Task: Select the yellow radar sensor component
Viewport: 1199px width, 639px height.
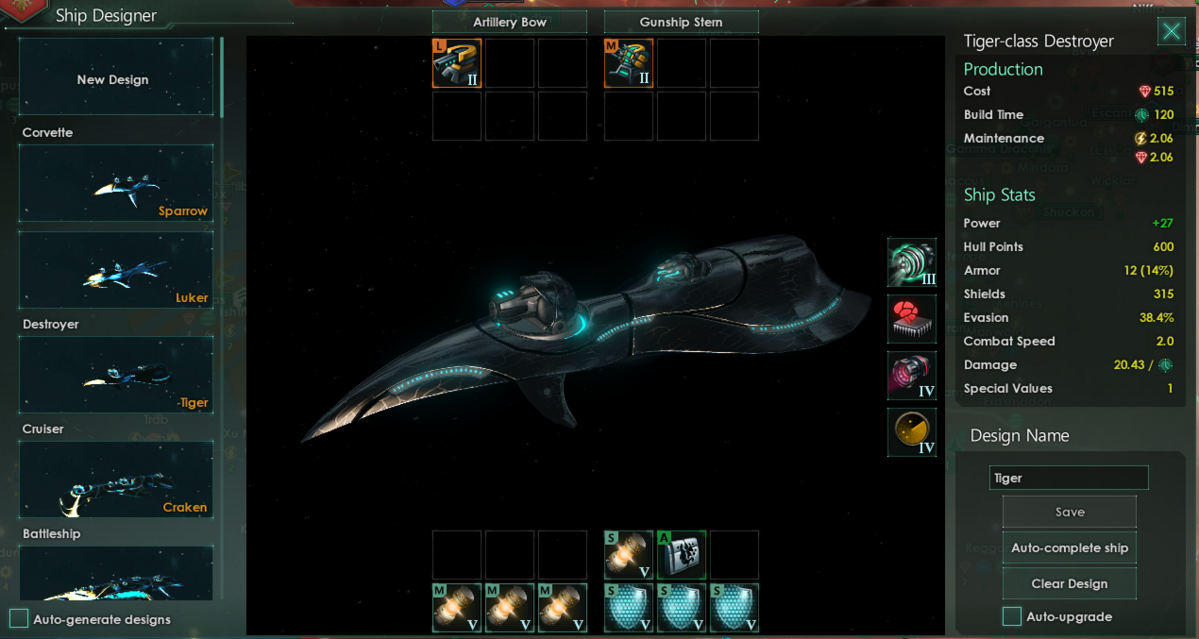Action: pos(911,433)
